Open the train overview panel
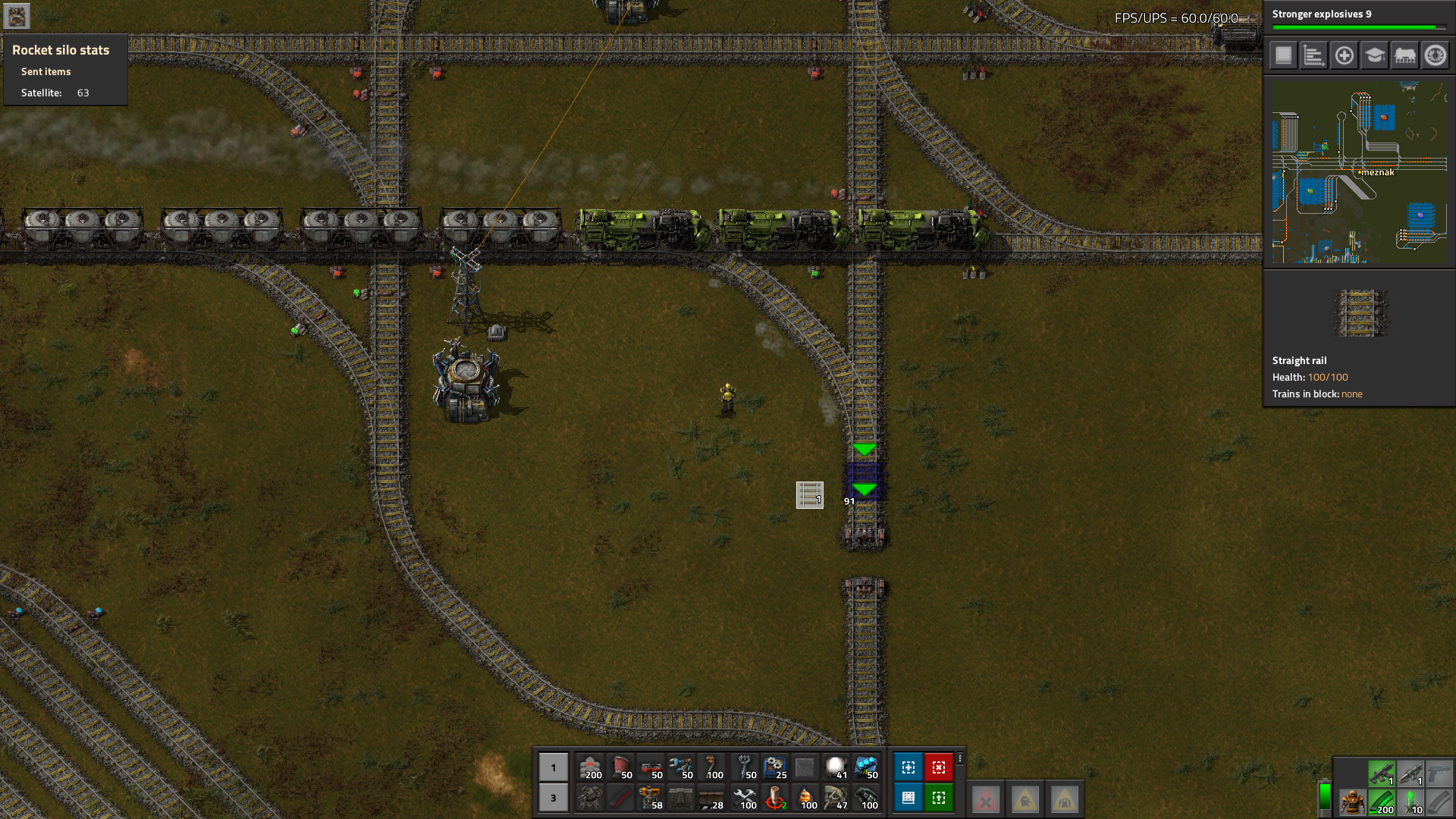1456x819 pixels. pos(1404,55)
